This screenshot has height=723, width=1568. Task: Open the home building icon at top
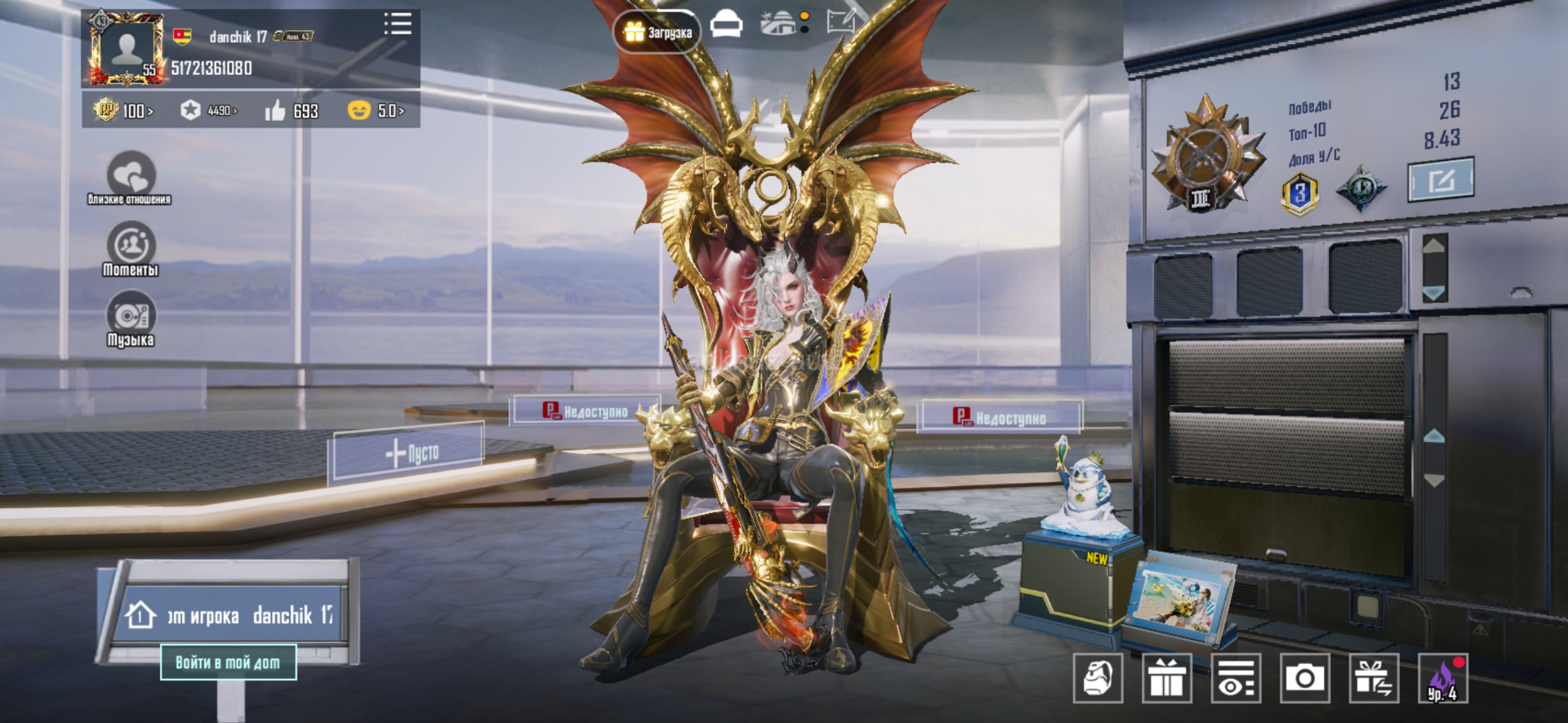(782, 23)
